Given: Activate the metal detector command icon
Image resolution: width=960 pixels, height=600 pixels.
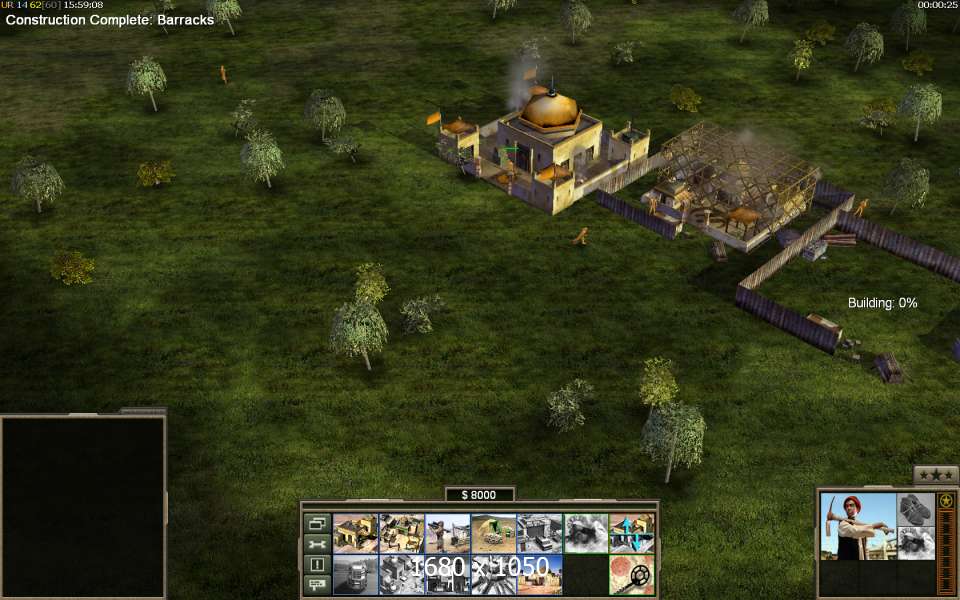Looking at the screenshot, I should pyautogui.click(x=632, y=575).
